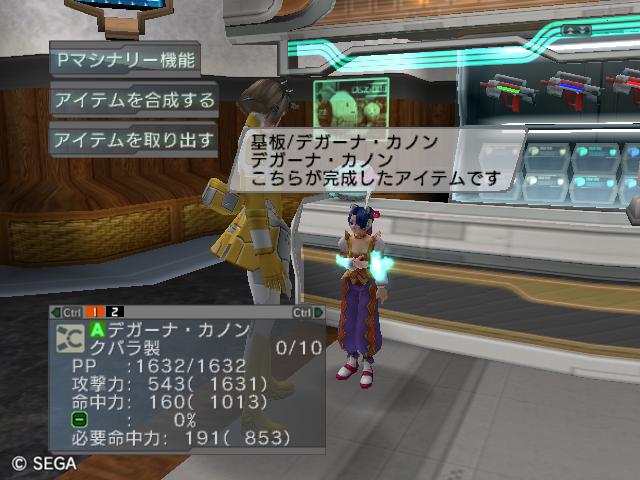Select item info page 1 tab
640x480 pixels.
pos(101,312)
